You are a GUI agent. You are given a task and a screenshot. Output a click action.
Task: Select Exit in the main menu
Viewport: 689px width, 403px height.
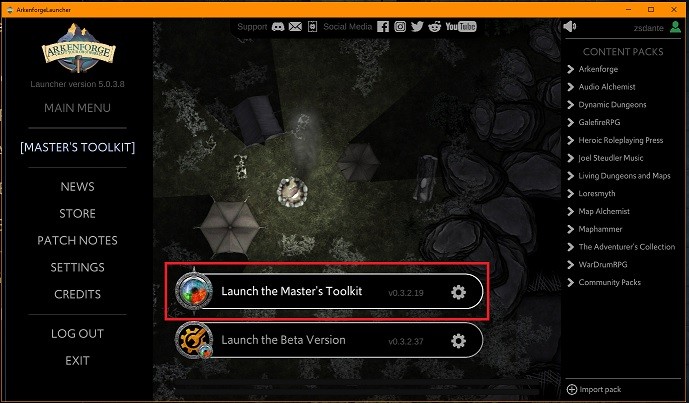(77, 361)
